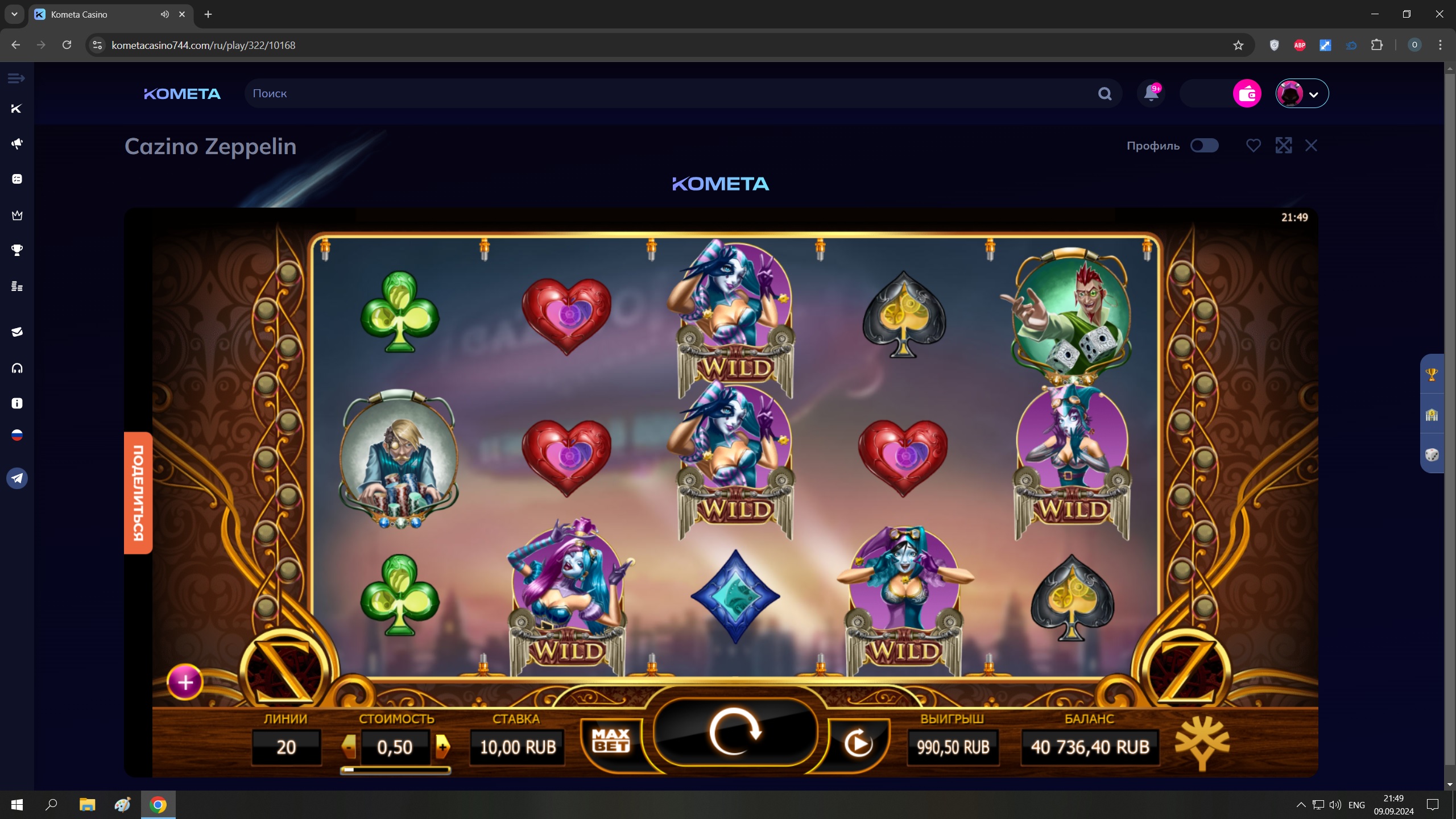Add game to favorites with heart icon
The image size is (1456, 819).
click(x=1253, y=146)
